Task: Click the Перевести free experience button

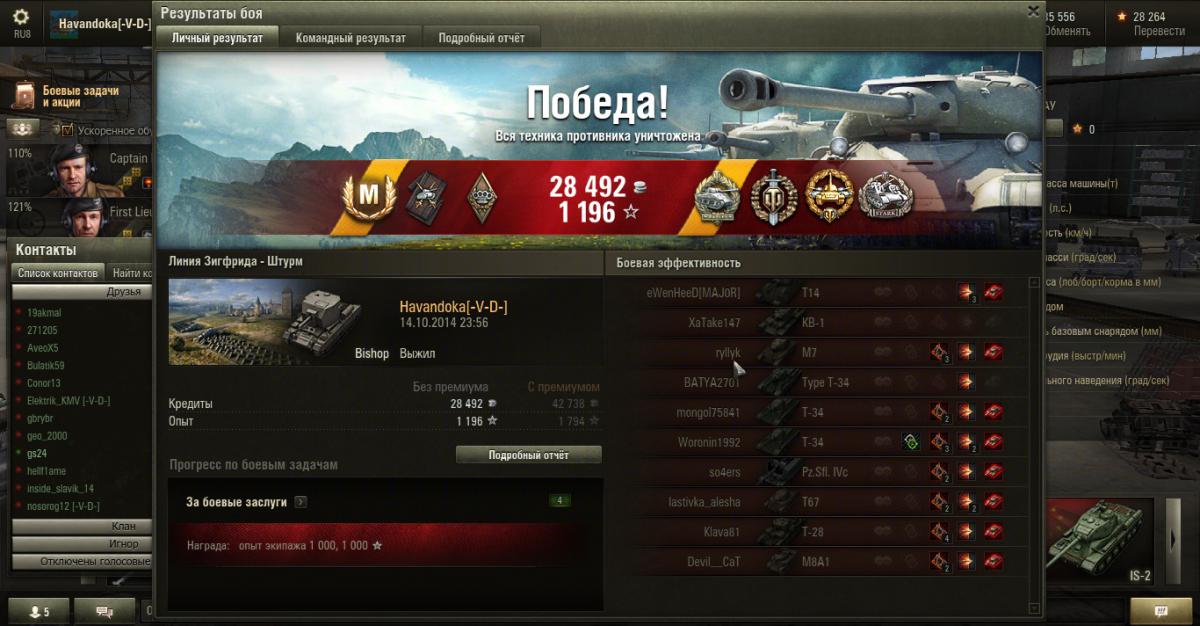Action: [1159, 31]
